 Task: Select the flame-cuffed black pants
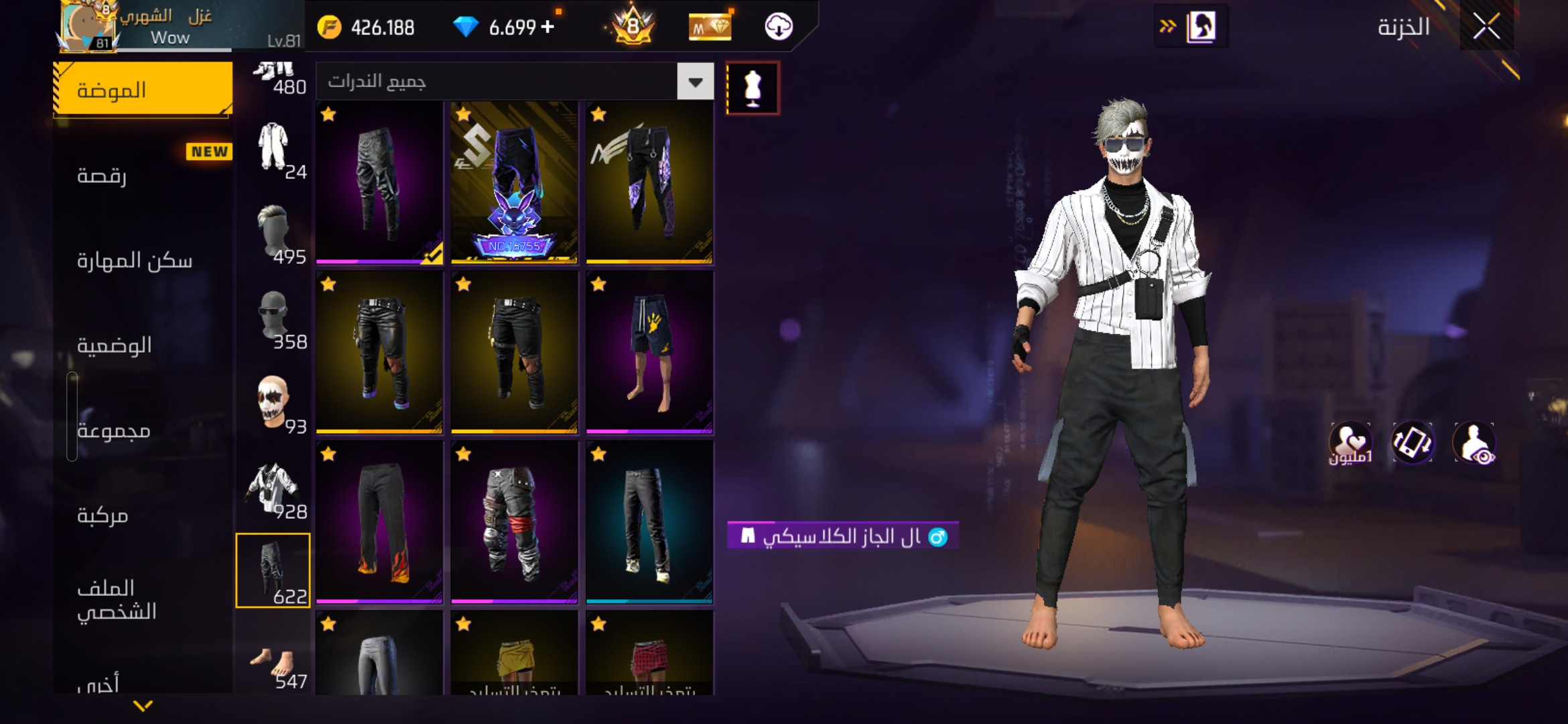[x=379, y=522]
